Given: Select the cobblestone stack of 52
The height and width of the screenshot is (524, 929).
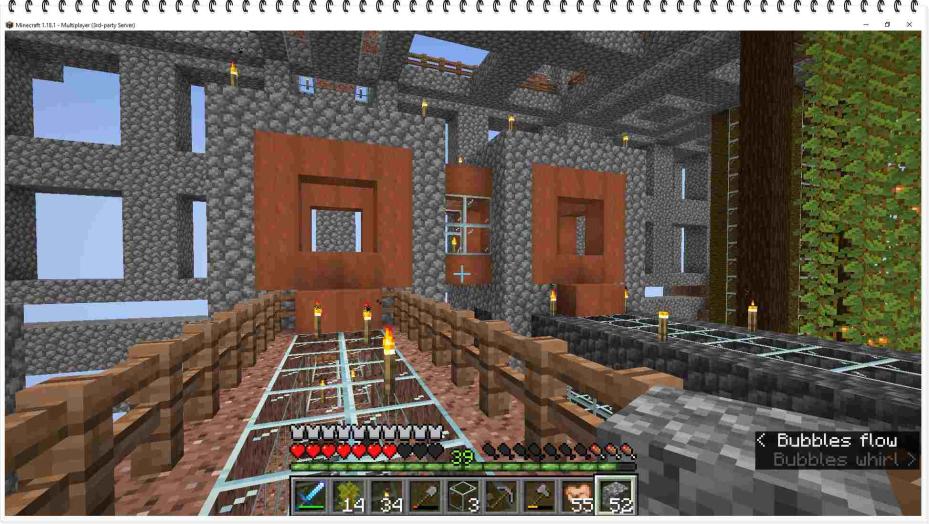Looking at the screenshot, I should (616, 496).
